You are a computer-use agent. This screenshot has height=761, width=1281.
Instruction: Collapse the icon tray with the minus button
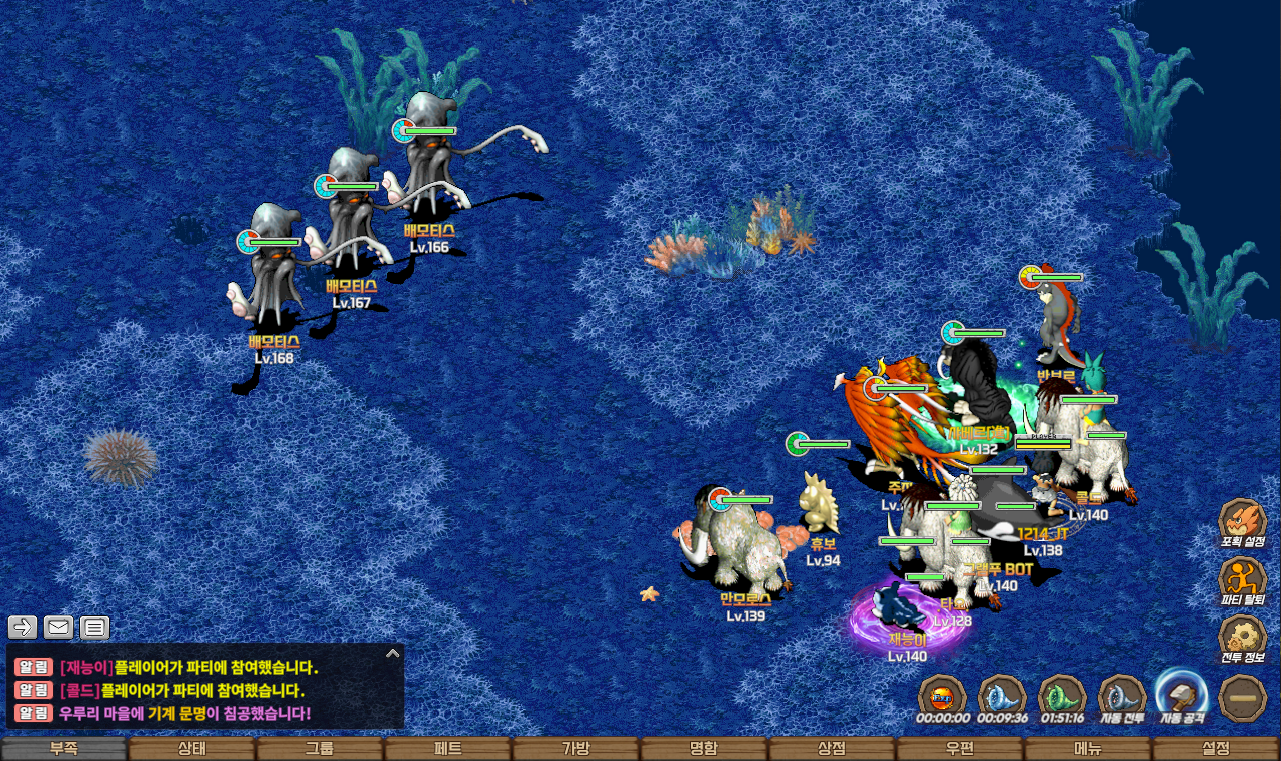click(x=1244, y=697)
